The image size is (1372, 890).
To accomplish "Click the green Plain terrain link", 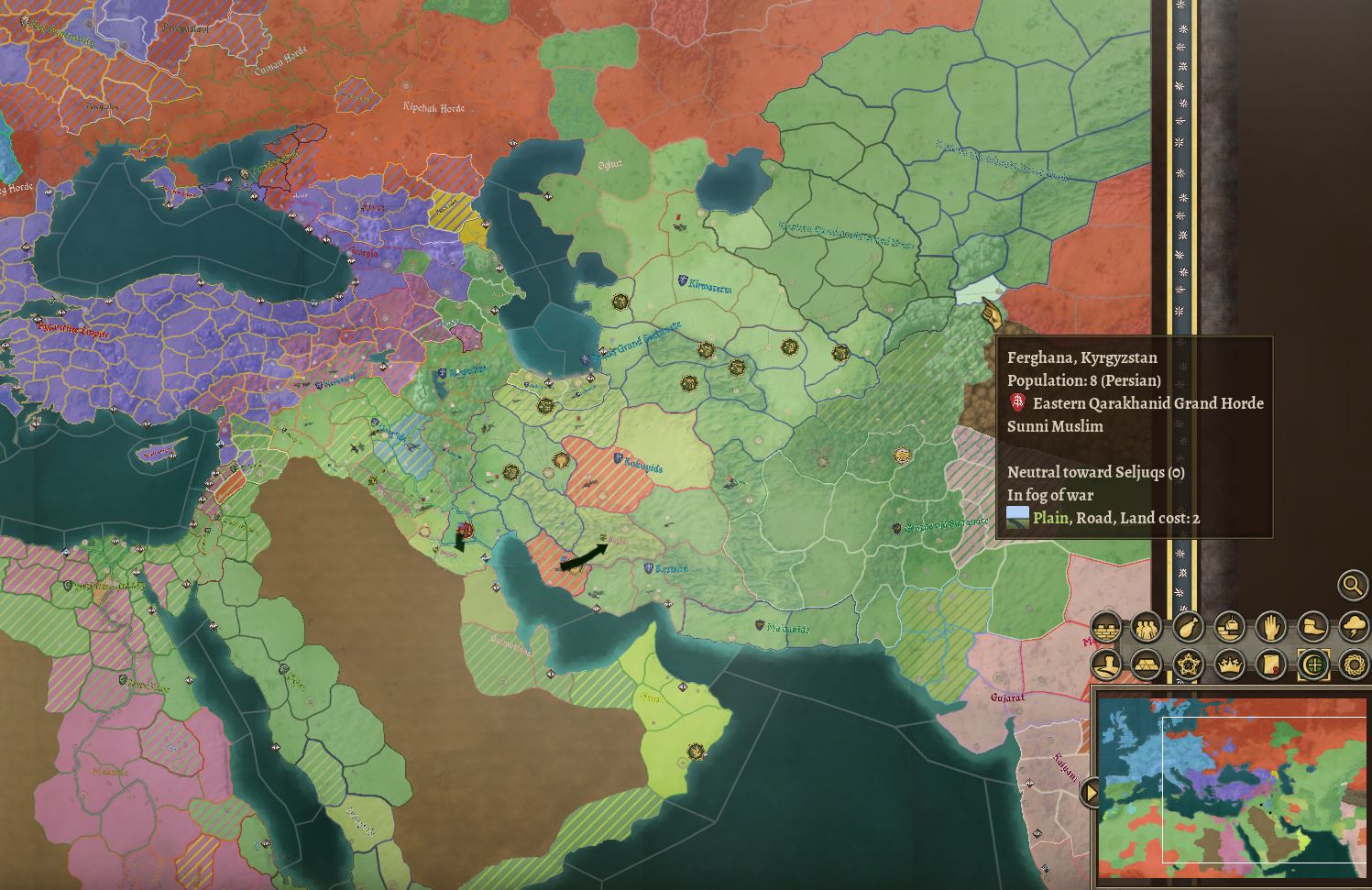I will click(1050, 517).
